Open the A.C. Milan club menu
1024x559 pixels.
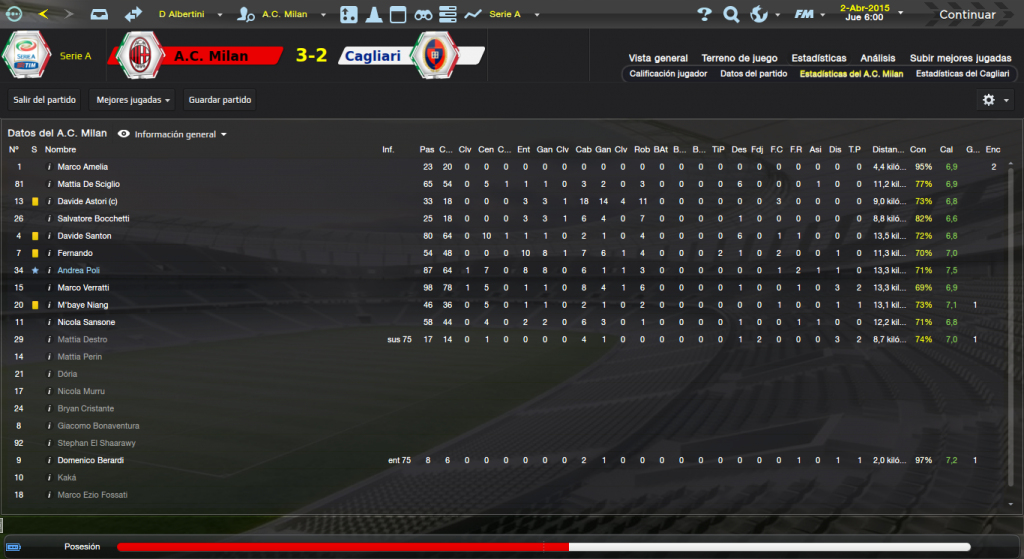tap(285, 15)
